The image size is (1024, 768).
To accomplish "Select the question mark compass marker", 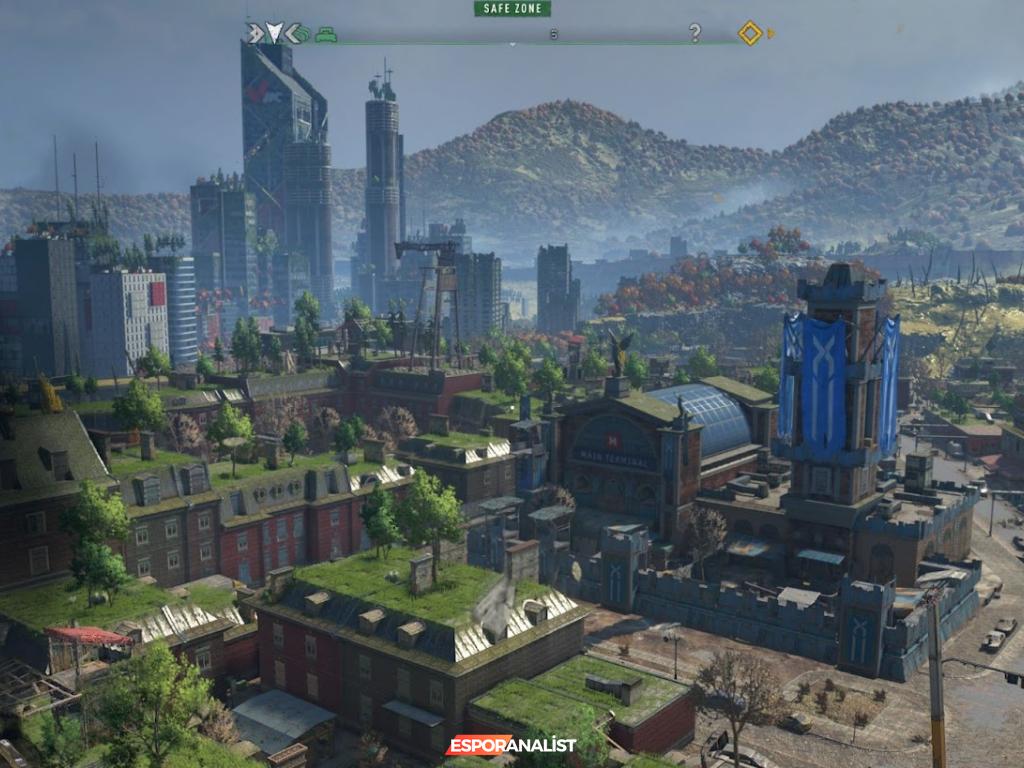I will click(x=695, y=33).
